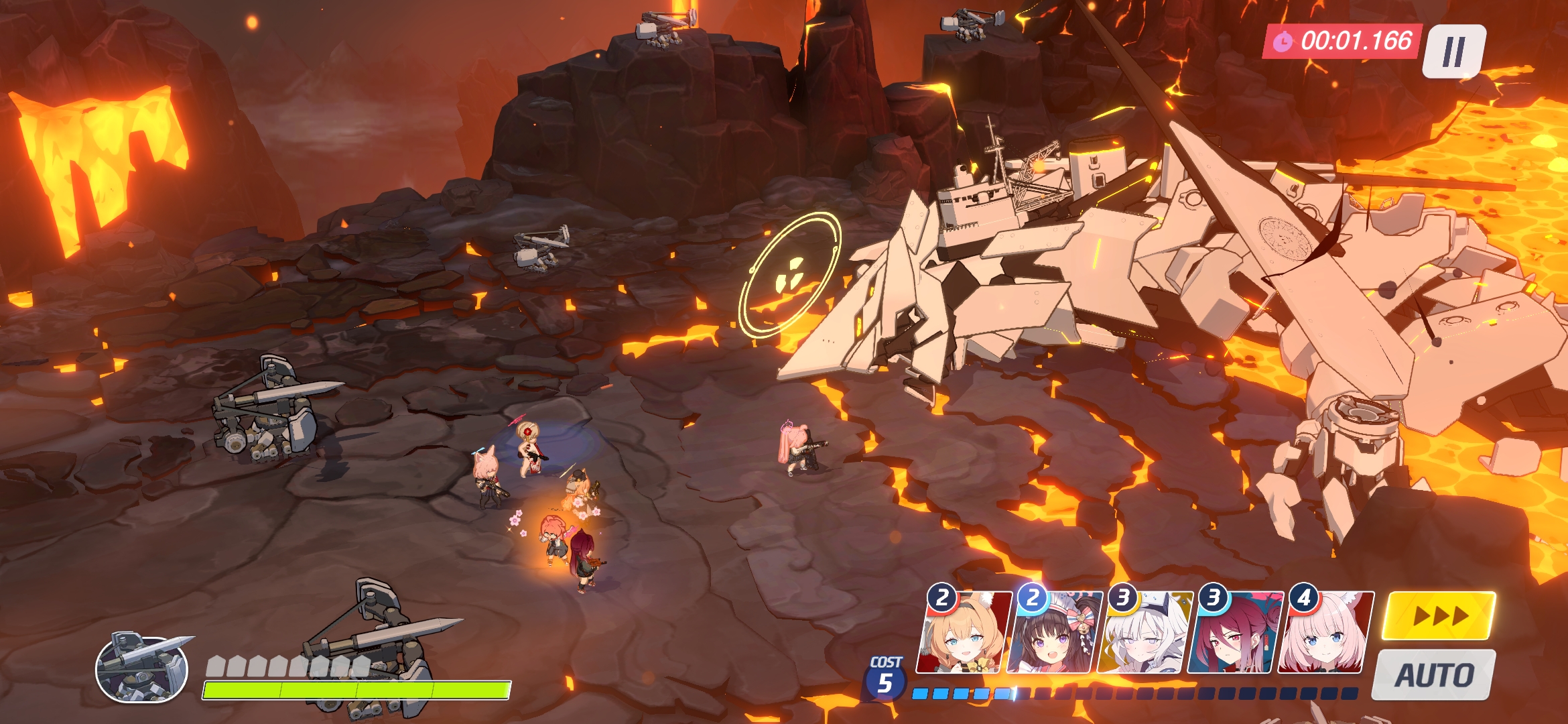
Task: Choose the crimson-haired girl's cost 3 skill card
Action: (1234, 634)
